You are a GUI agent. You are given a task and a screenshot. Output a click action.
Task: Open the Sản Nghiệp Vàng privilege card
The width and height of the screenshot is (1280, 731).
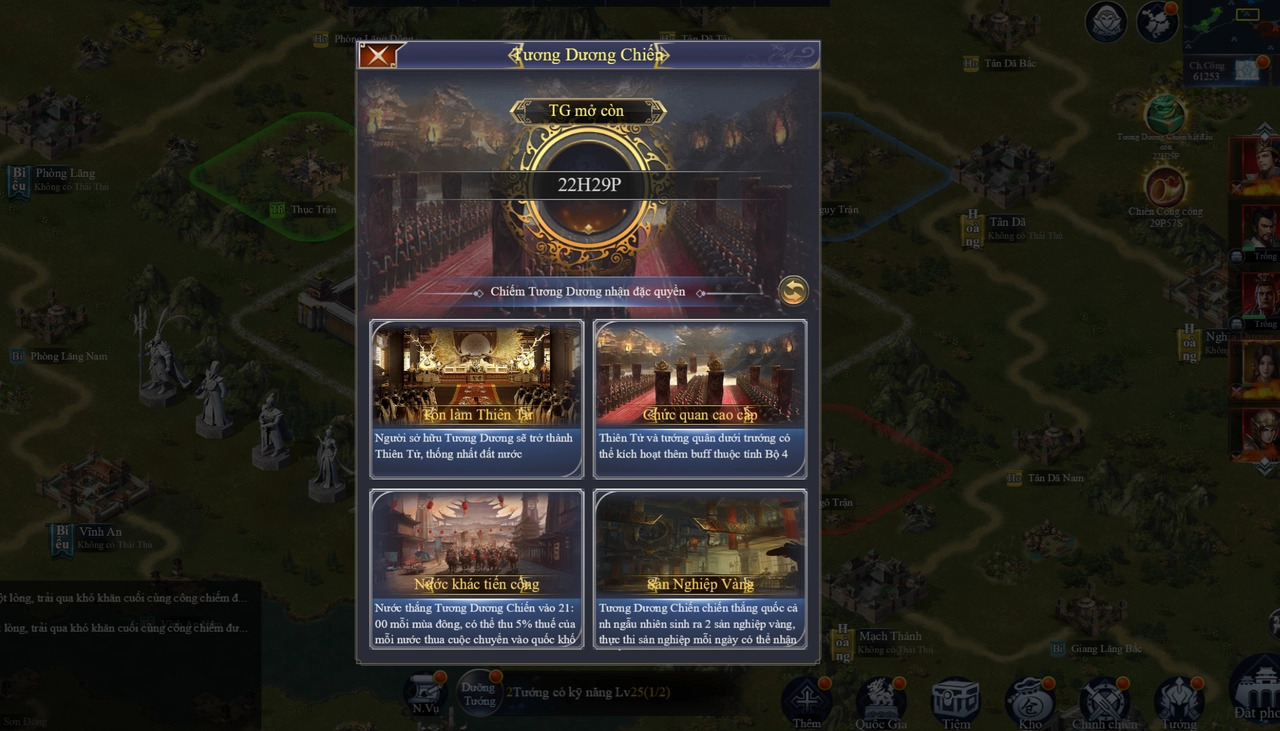point(700,568)
